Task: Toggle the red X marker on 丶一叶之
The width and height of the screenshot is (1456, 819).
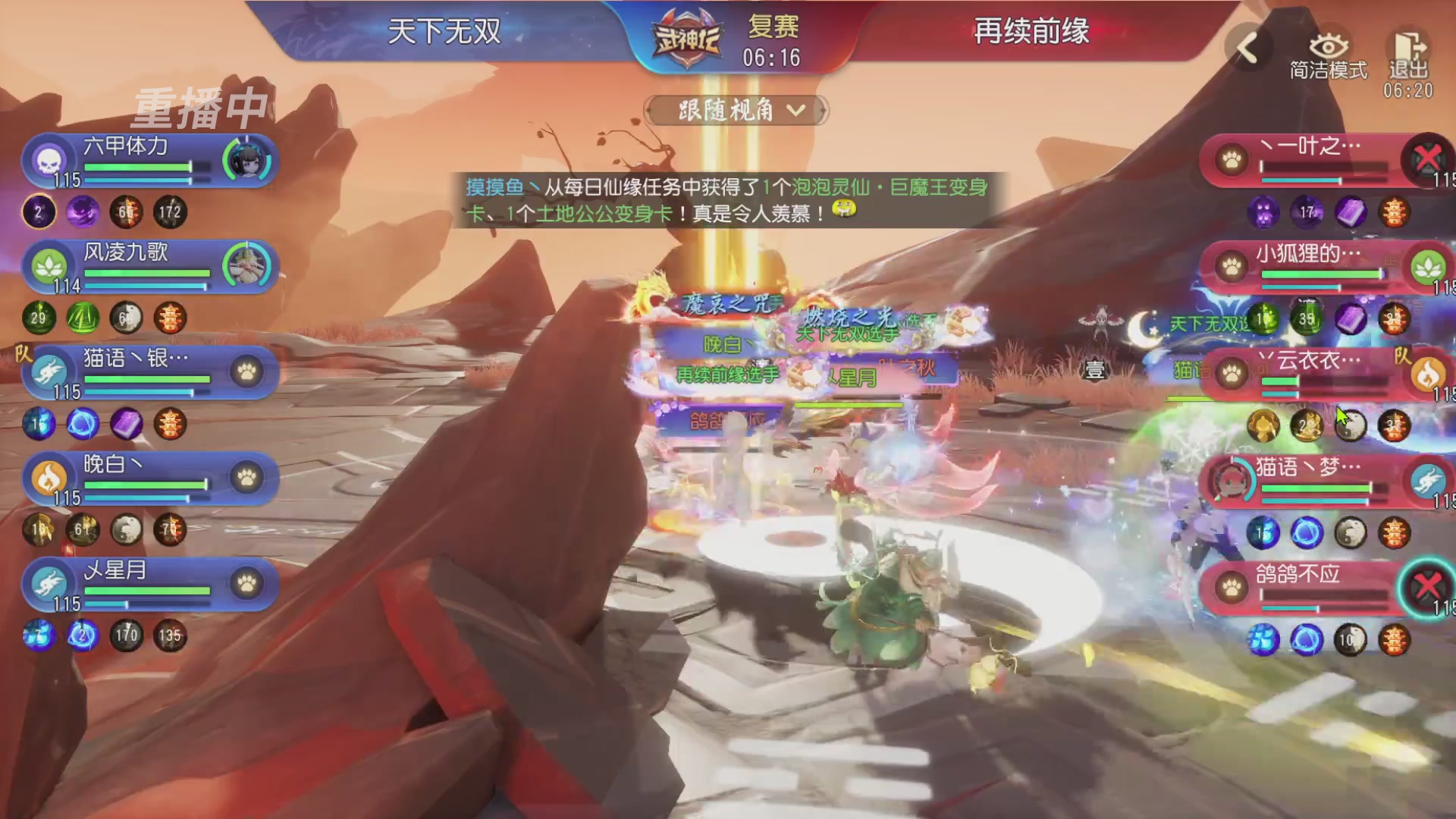Action: pos(1427,158)
